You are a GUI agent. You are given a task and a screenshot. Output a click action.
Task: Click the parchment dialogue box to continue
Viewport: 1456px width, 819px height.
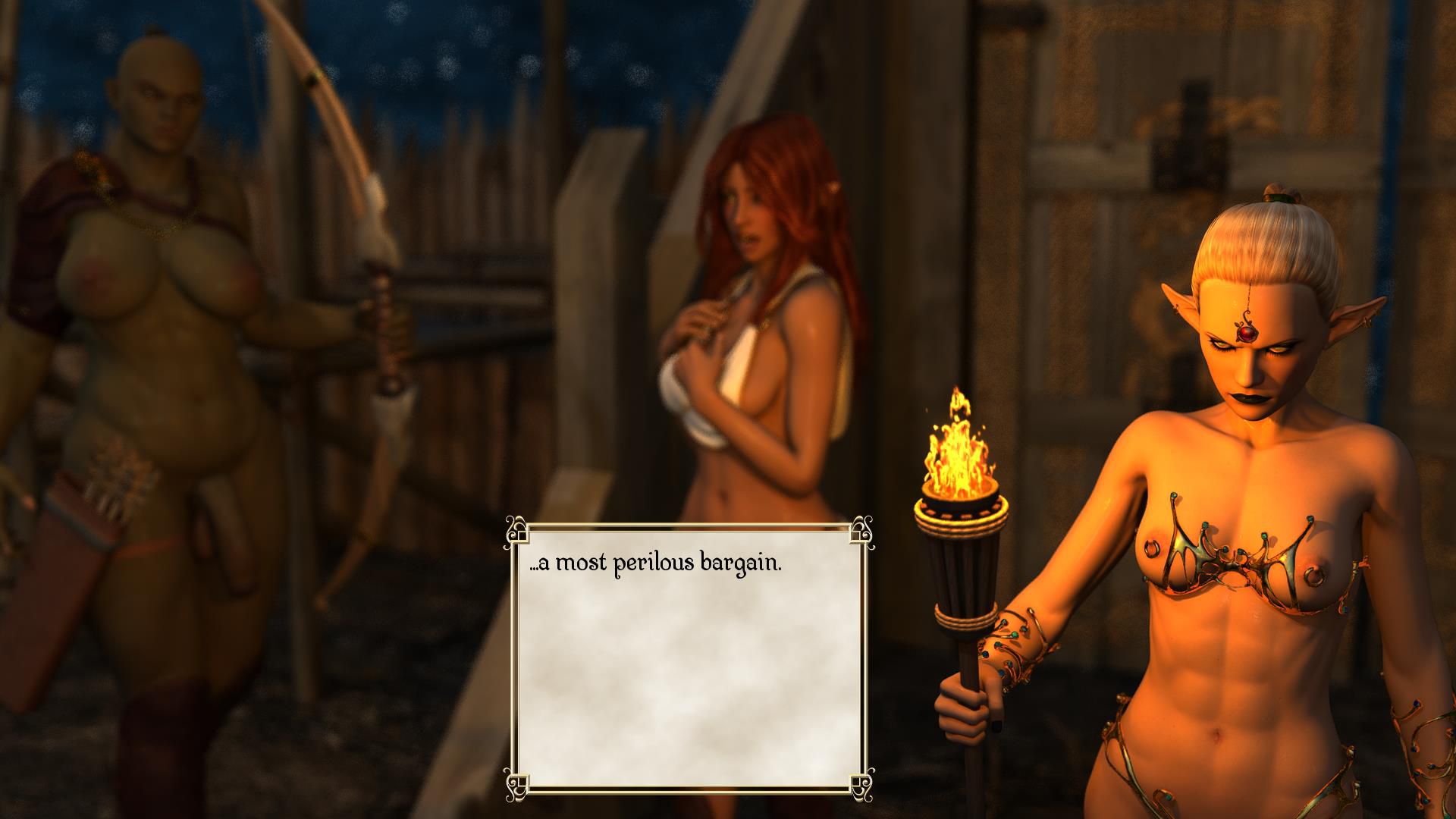689,656
